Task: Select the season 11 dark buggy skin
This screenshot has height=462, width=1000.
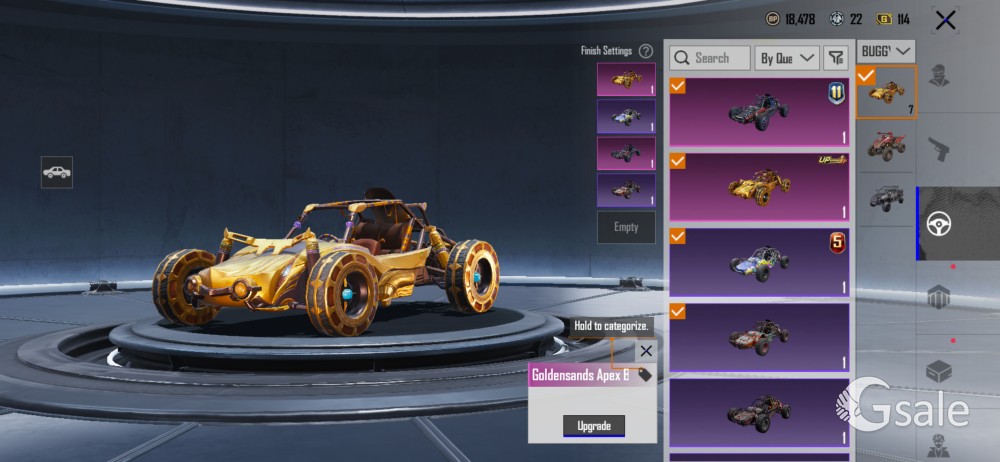Action: (x=758, y=112)
